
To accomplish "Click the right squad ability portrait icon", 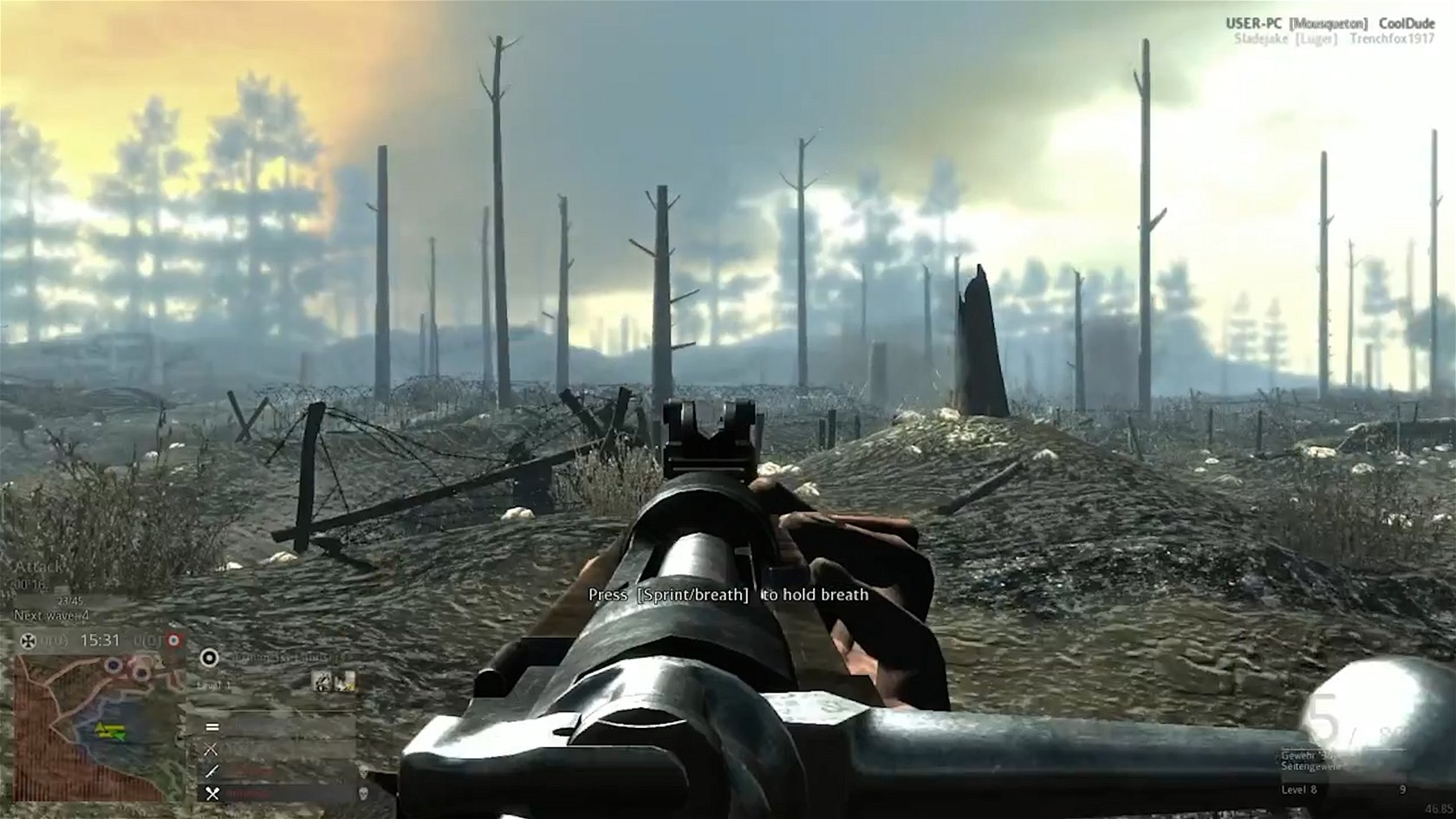I will 345,682.
